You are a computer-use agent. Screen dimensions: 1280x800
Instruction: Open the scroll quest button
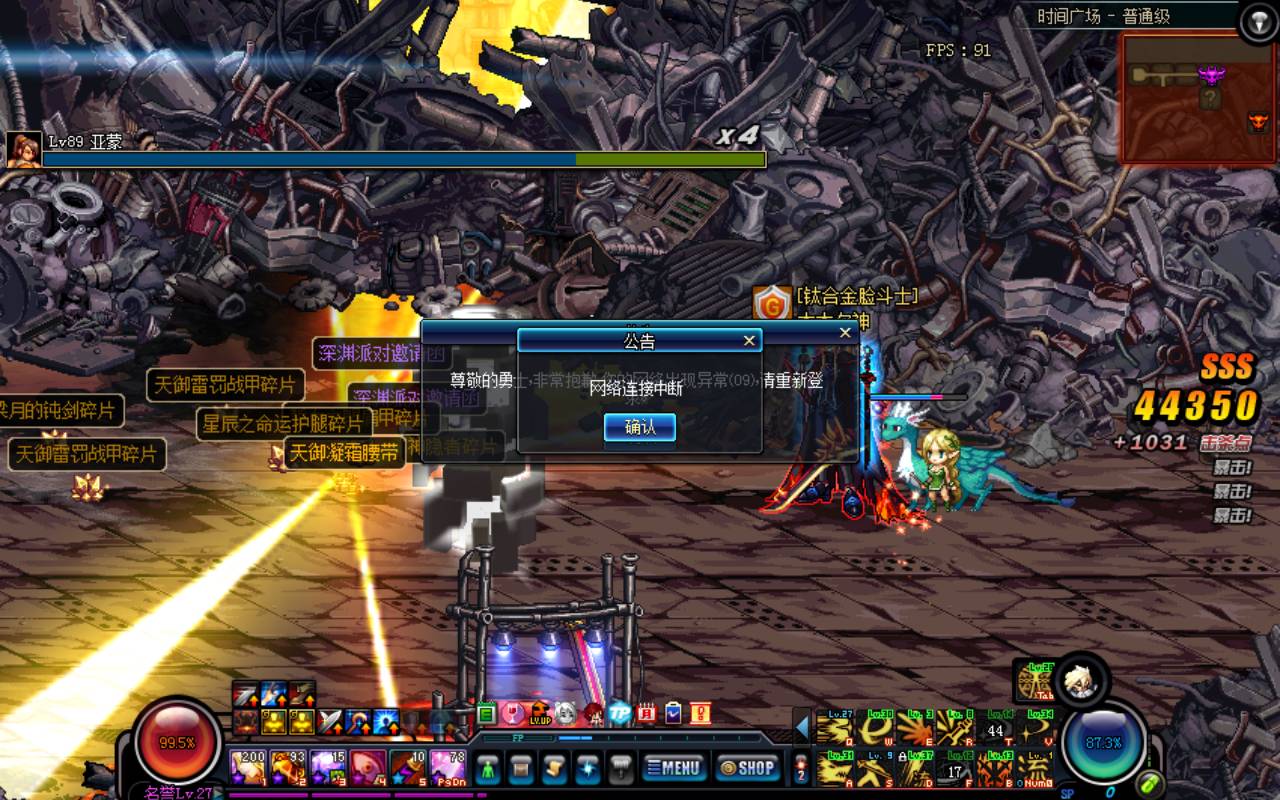click(556, 768)
